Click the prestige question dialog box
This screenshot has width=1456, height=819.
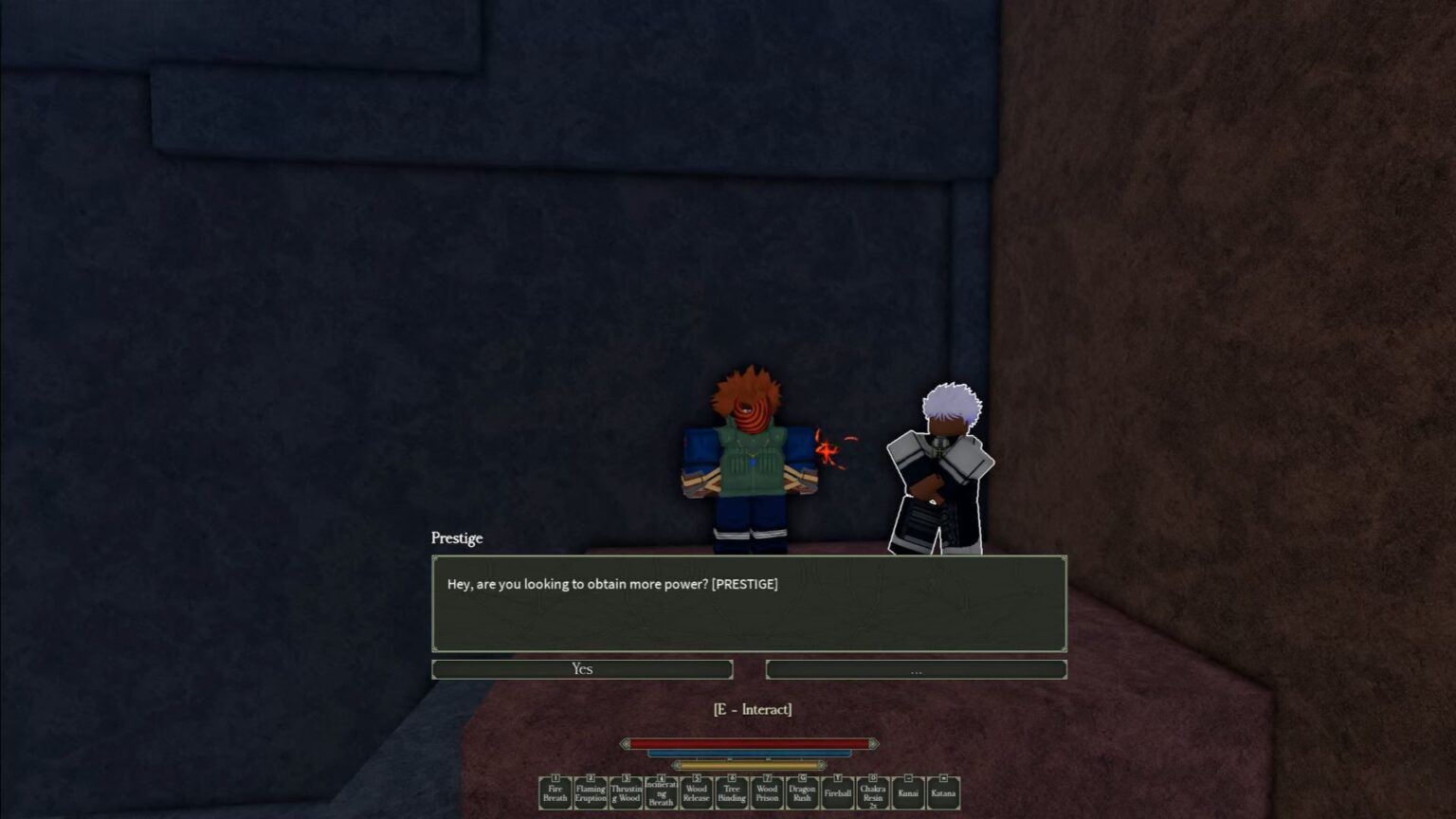click(x=749, y=604)
